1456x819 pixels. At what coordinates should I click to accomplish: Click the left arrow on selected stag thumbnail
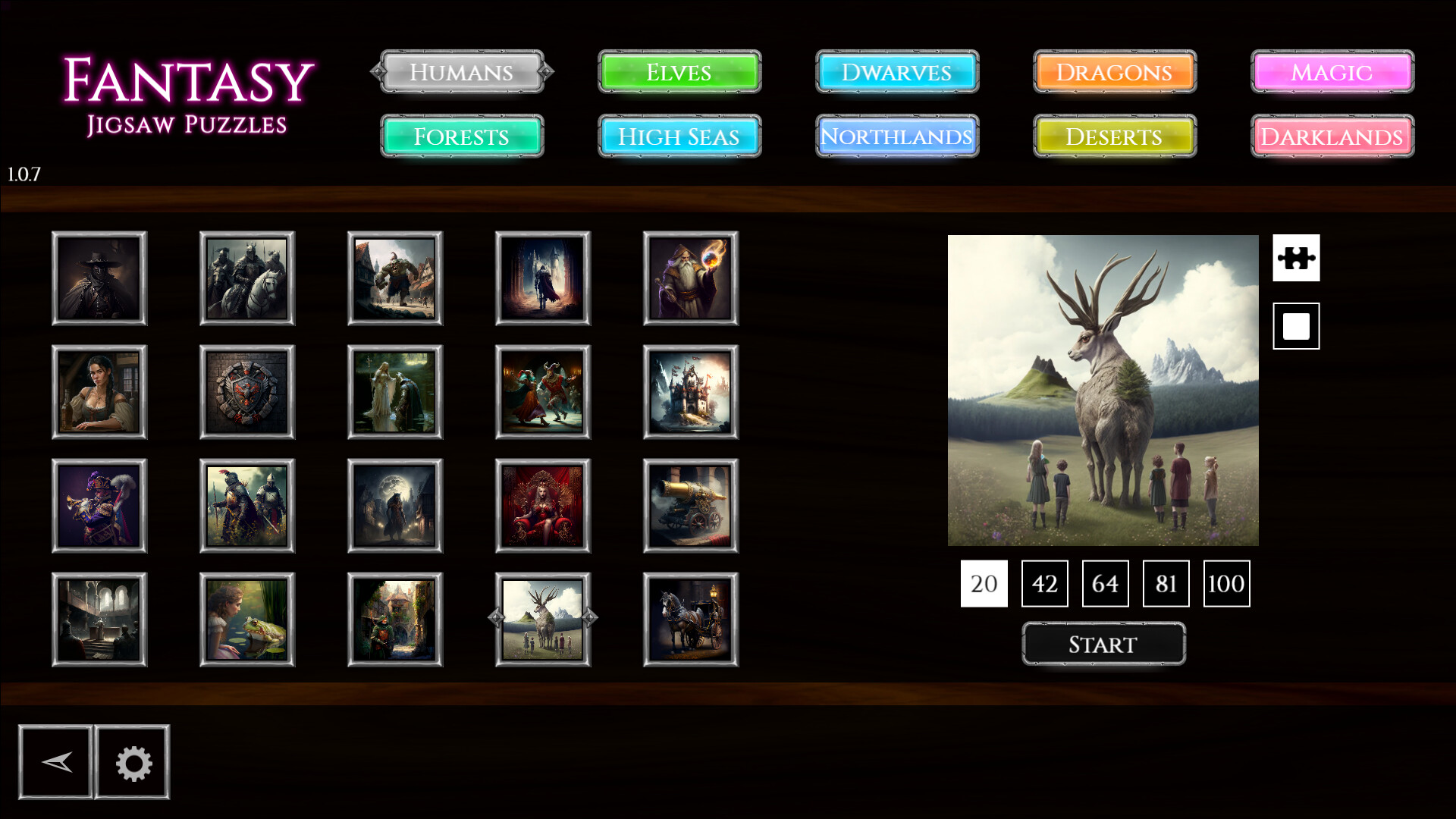495,617
